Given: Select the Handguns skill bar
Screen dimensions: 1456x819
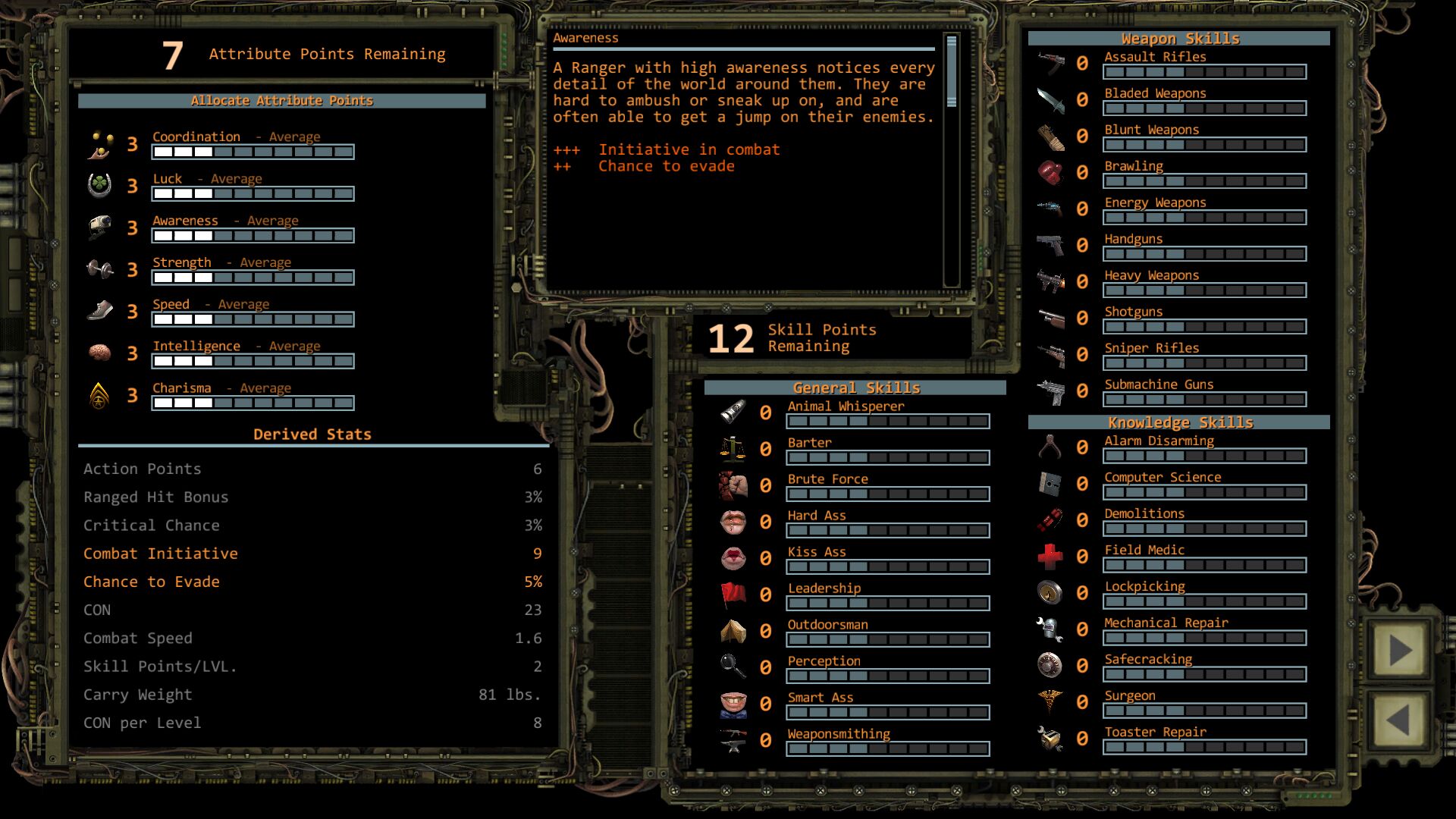Looking at the screenshot, I should click(x=1204, y=254).
